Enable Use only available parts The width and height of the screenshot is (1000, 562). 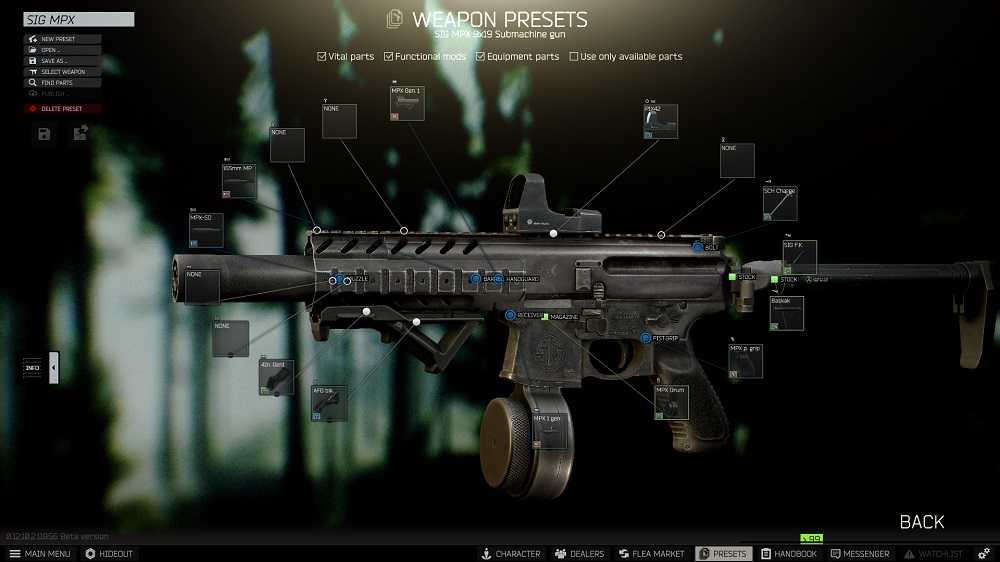click(x=574, y=57)
